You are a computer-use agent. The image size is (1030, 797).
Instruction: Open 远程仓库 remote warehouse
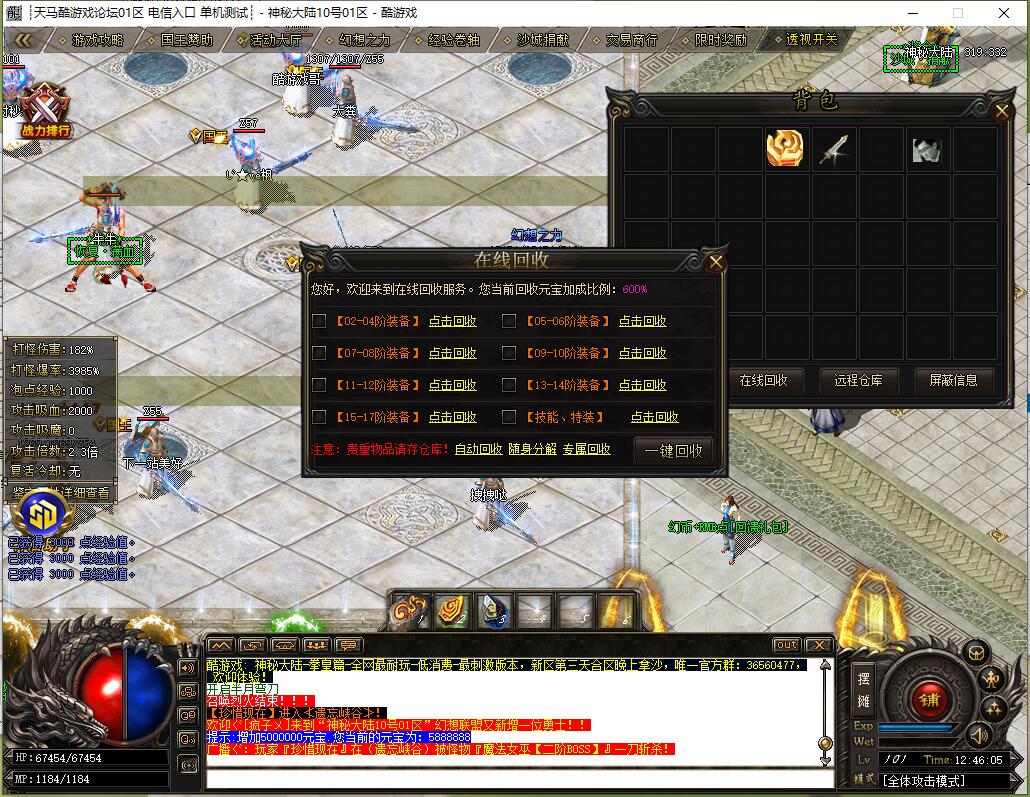(x=860, y=380)
